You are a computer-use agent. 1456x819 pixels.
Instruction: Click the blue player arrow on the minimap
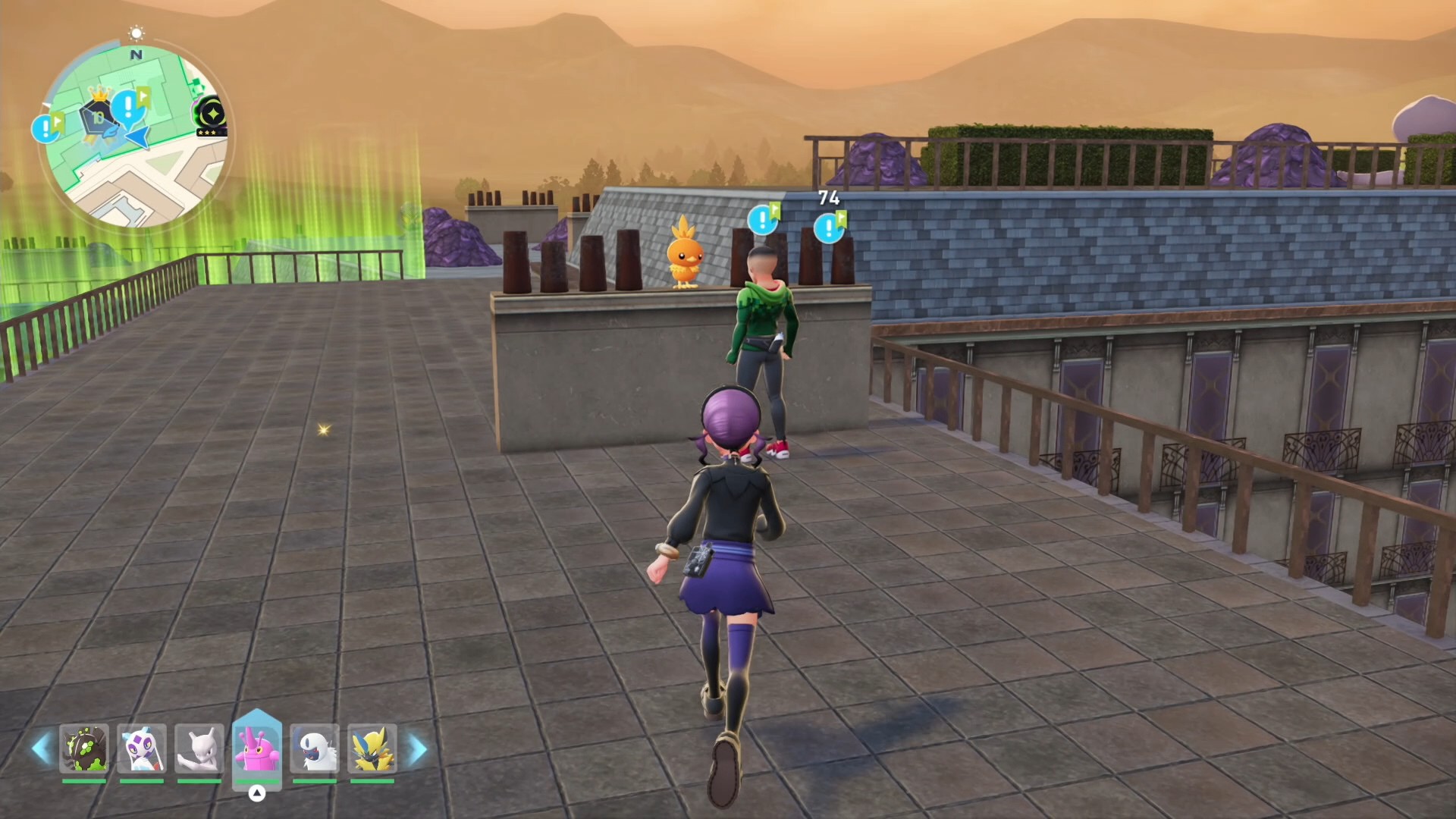(140, 137)
